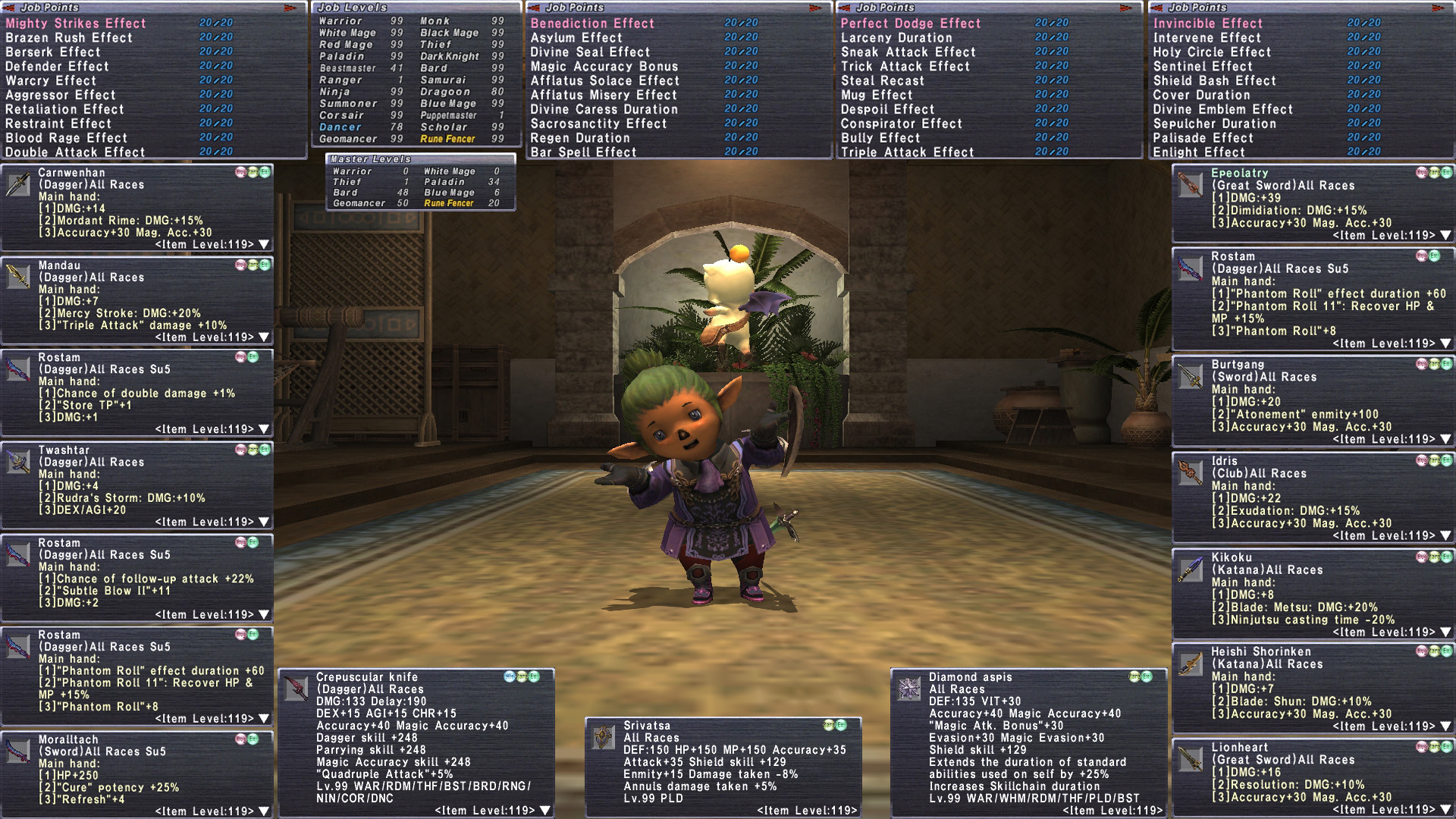The image size is (1456, 819).
Task: Click the Twashtar dagger icon
Action: point(18,462)
